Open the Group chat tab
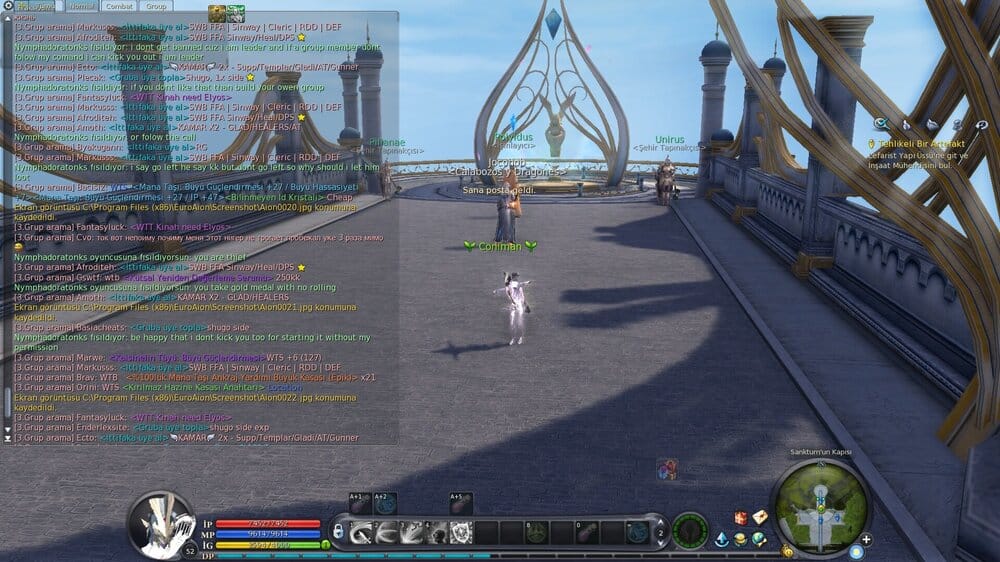 [x=156, y=6]
